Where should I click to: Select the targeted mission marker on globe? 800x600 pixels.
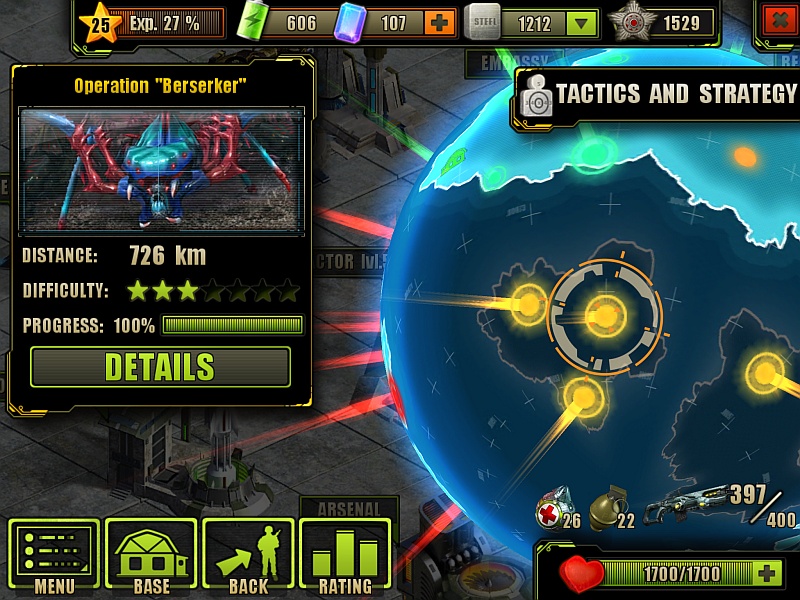pos(605,315)
